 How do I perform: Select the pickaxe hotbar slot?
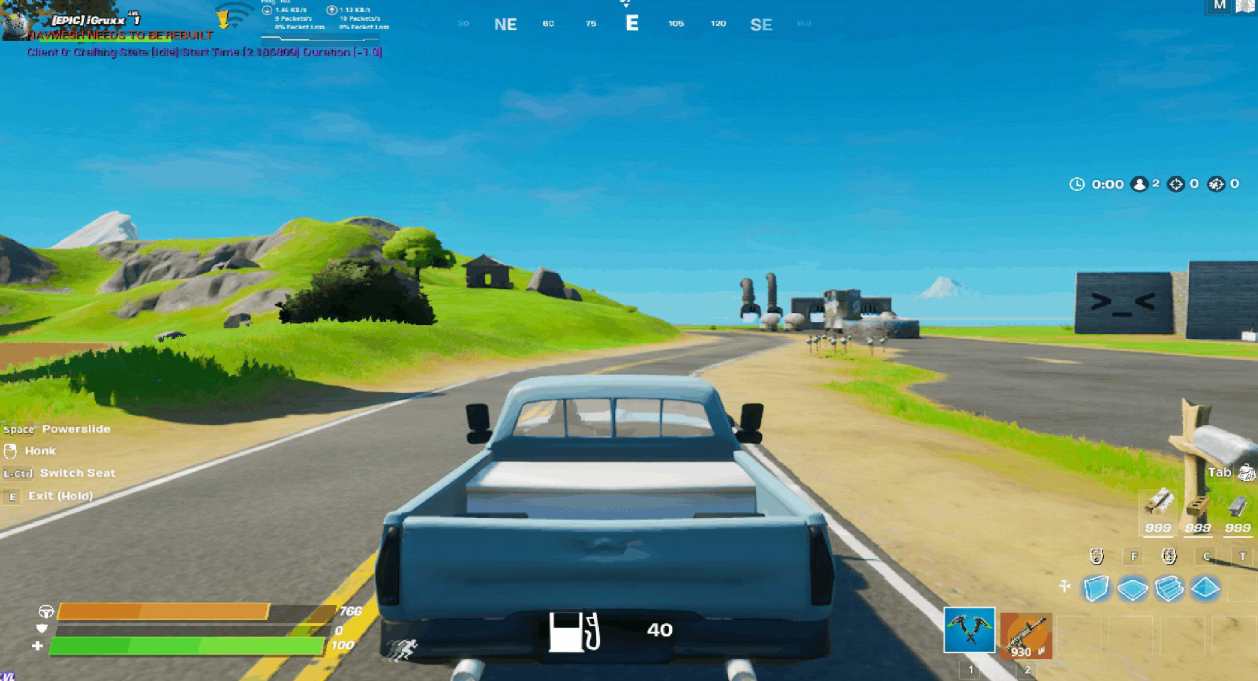[969, 631]
